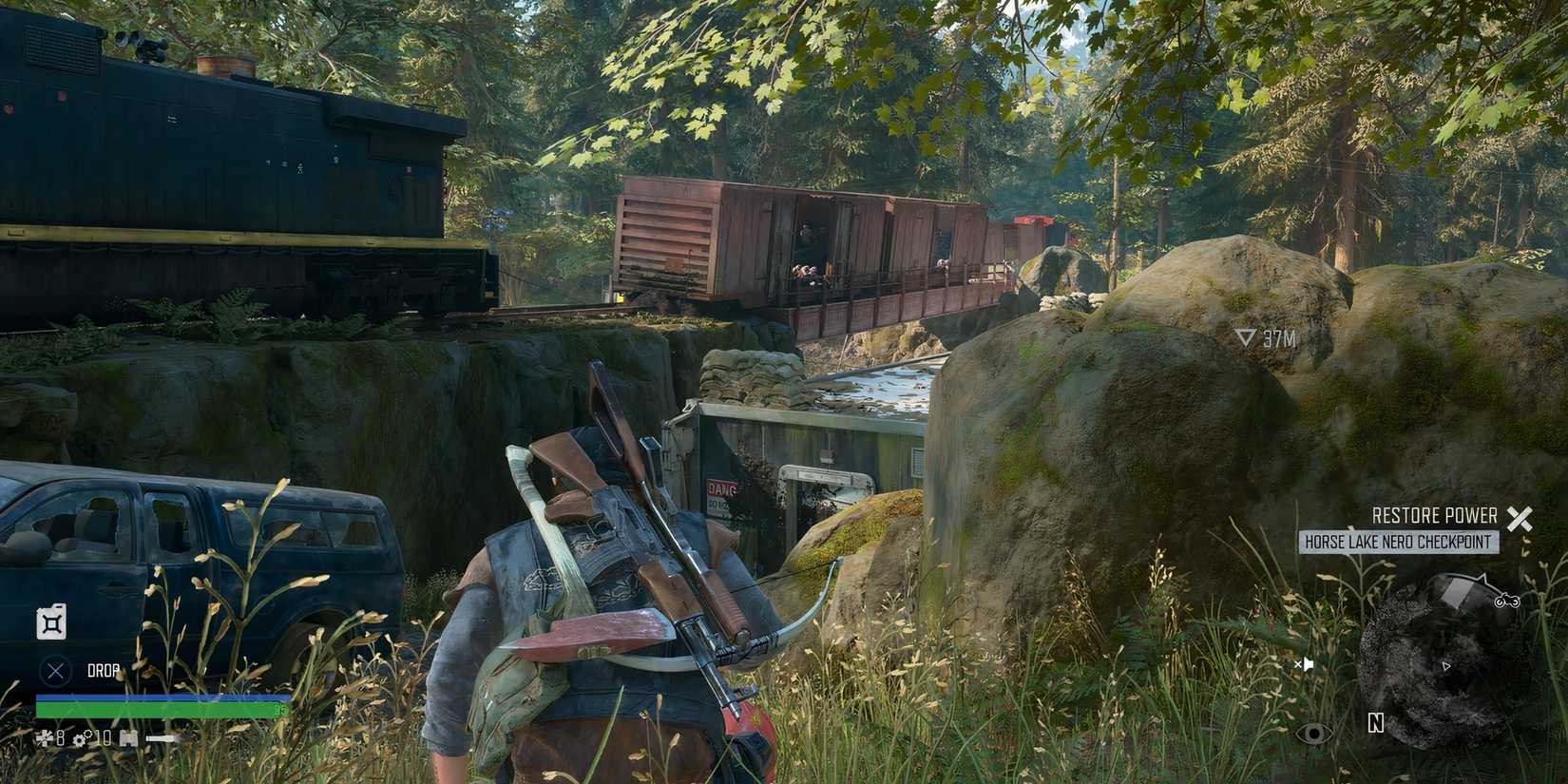Click the N compass marker on the minimap
Image resolution: width=1568 pixels, height=784 pixels.
[x=1375, y=723]
